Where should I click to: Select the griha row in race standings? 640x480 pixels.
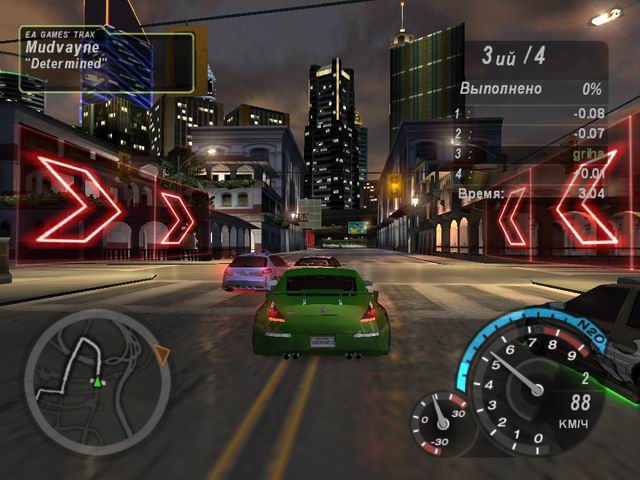(530, 154)
